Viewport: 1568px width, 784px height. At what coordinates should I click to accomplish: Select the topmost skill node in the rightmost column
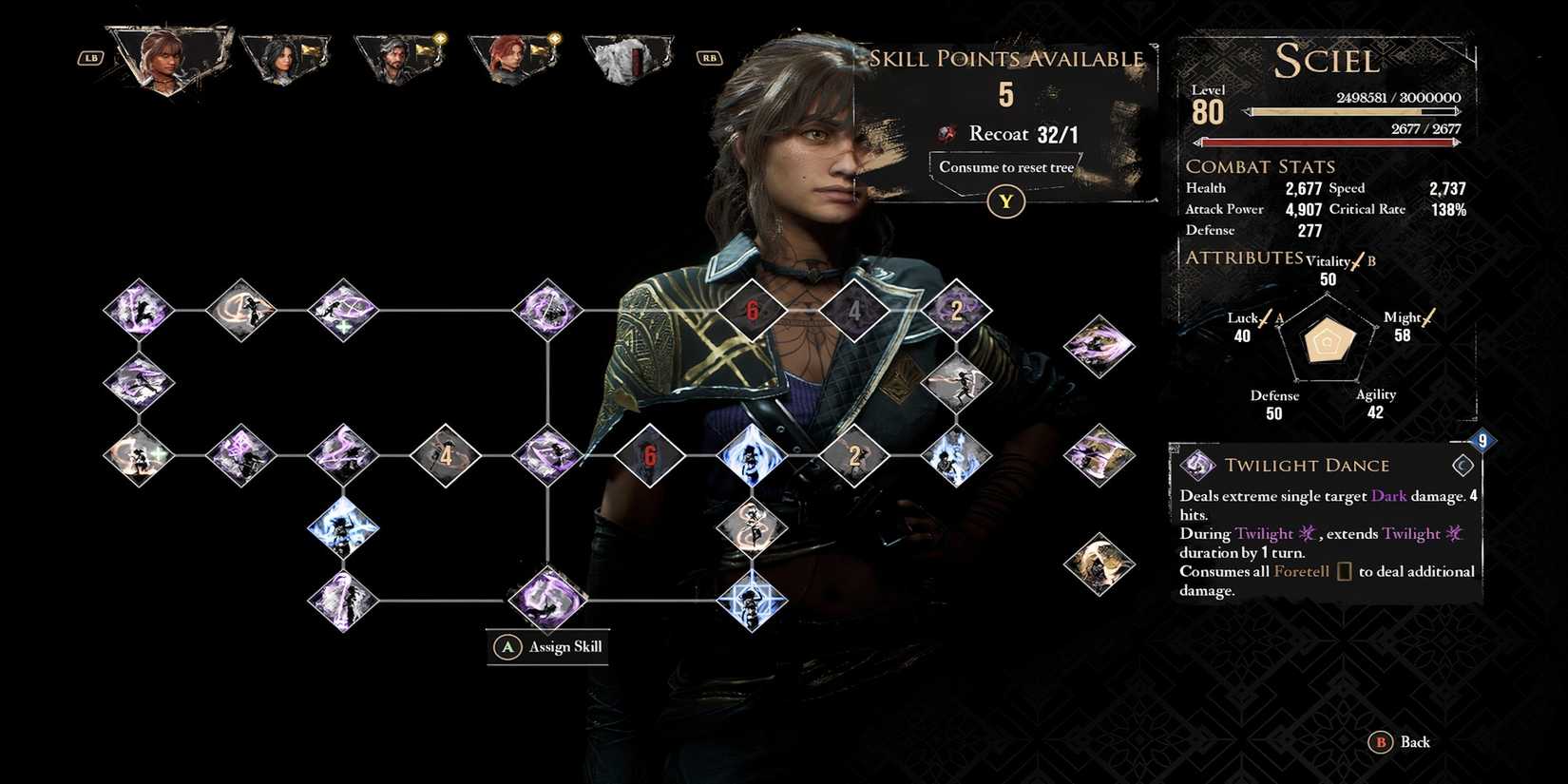tap(1100, 344)
